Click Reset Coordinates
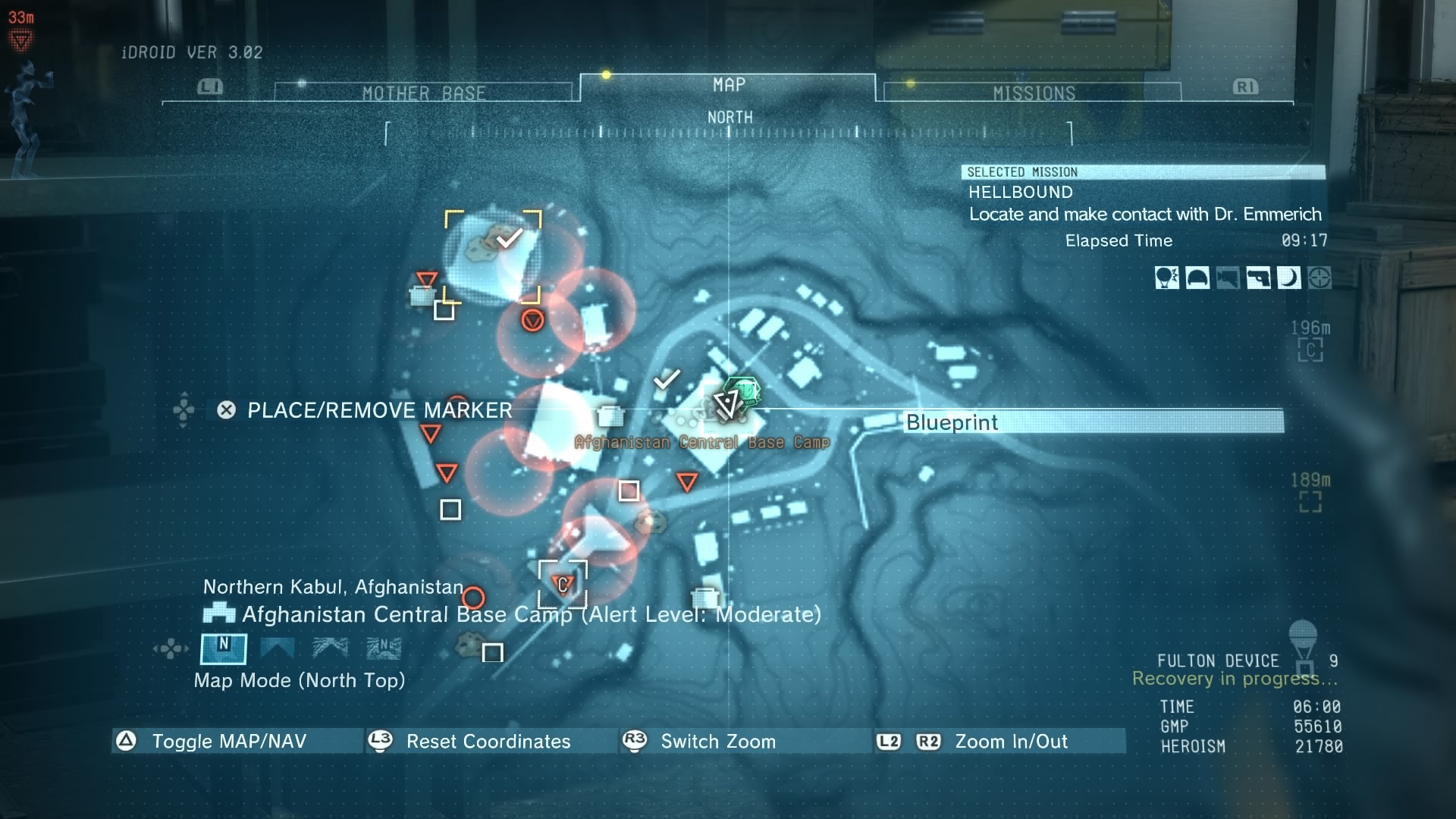Image resolution: width=1456 pixels, height=819 pixels. pyautogui.click(x=488, y=741)
